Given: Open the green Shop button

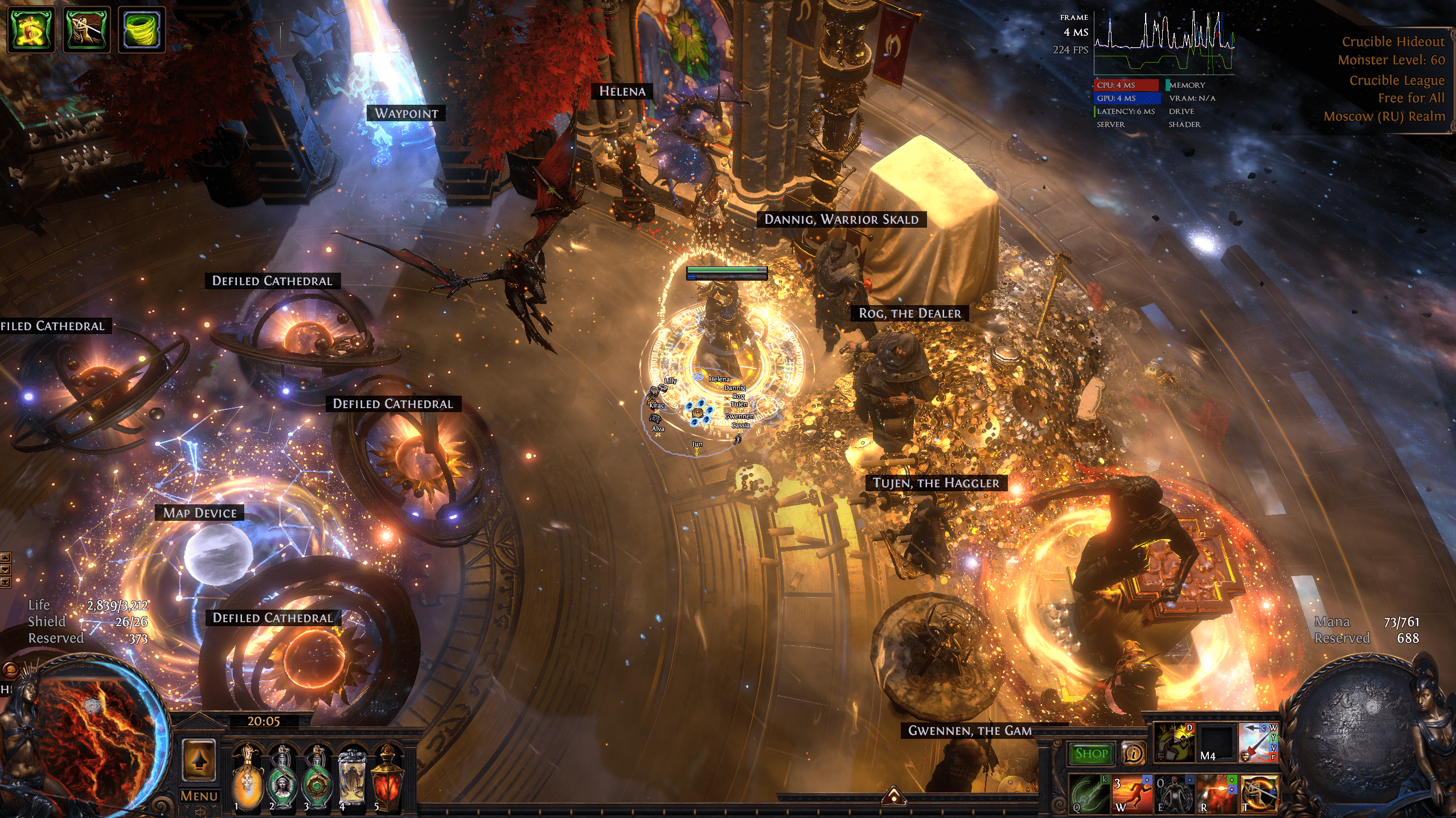Looking at the screenshot, I should click(x=1090, y=754).
